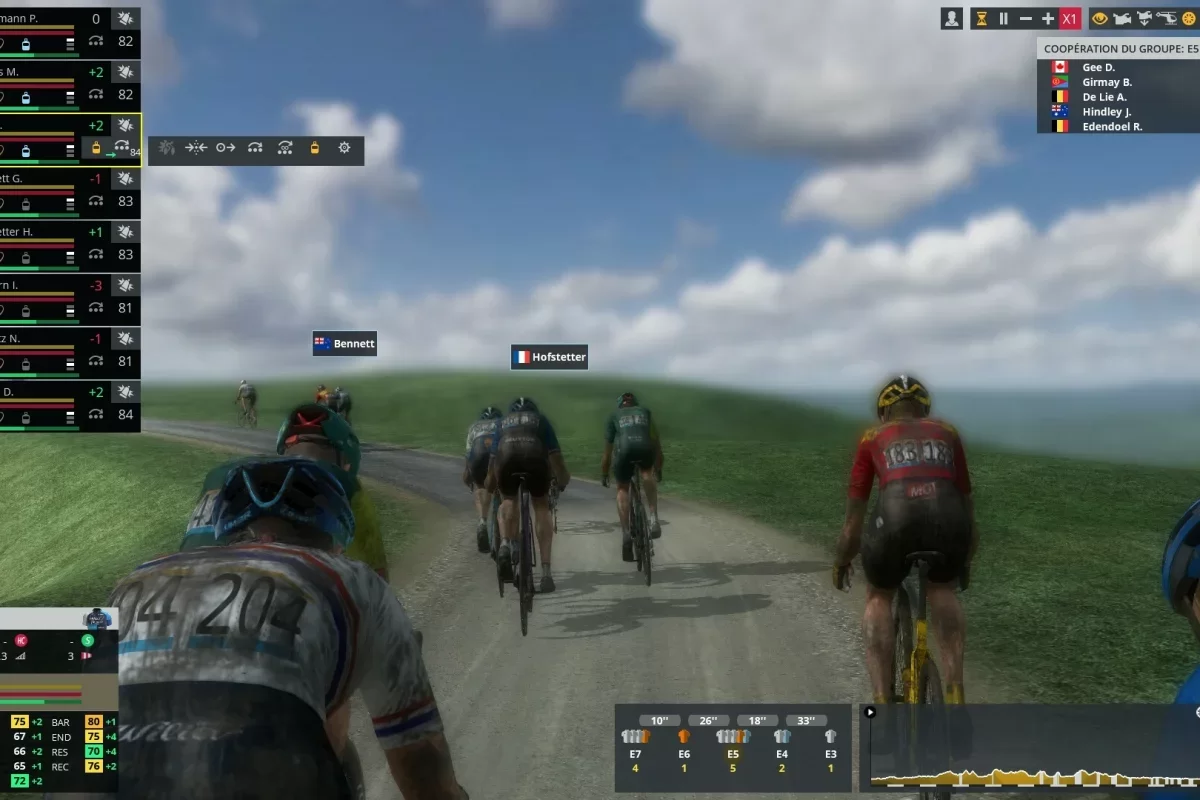Increase game speed with the plus button
The image size is (1200, 800).
tap(1047, 18)
